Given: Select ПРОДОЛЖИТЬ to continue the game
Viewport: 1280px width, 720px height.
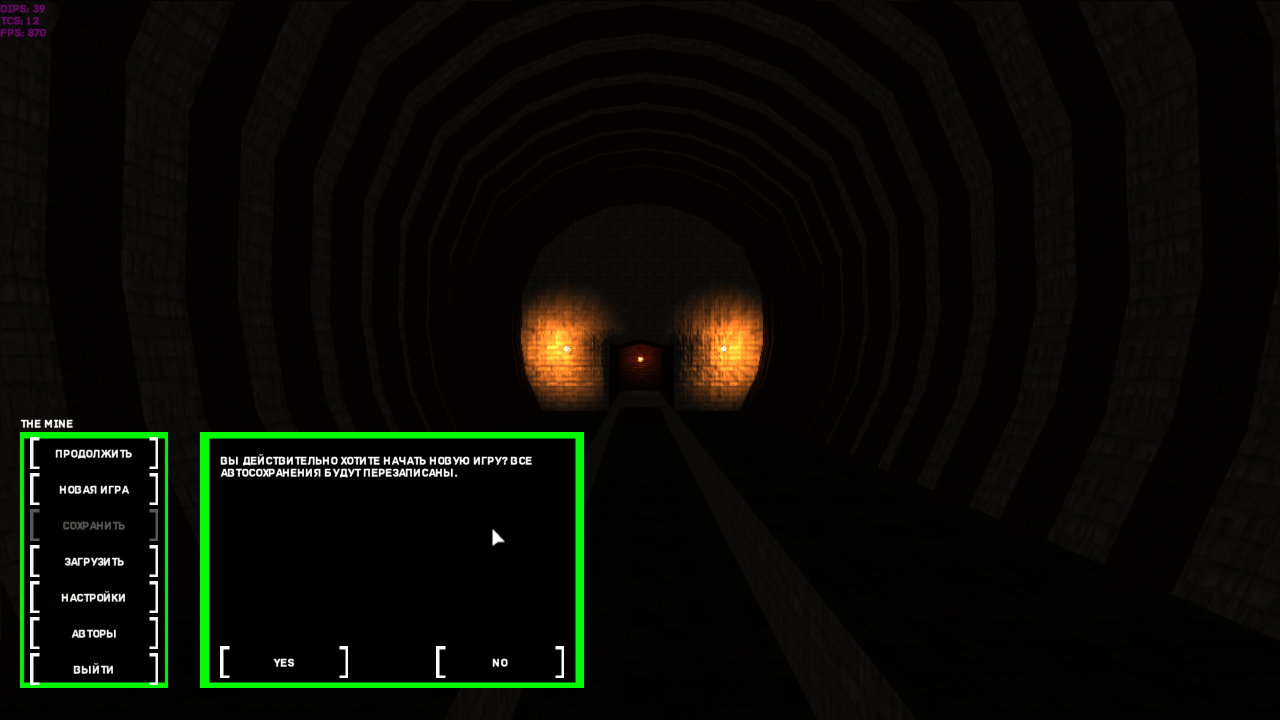Looking at the screenshot, I should (94, 454).
